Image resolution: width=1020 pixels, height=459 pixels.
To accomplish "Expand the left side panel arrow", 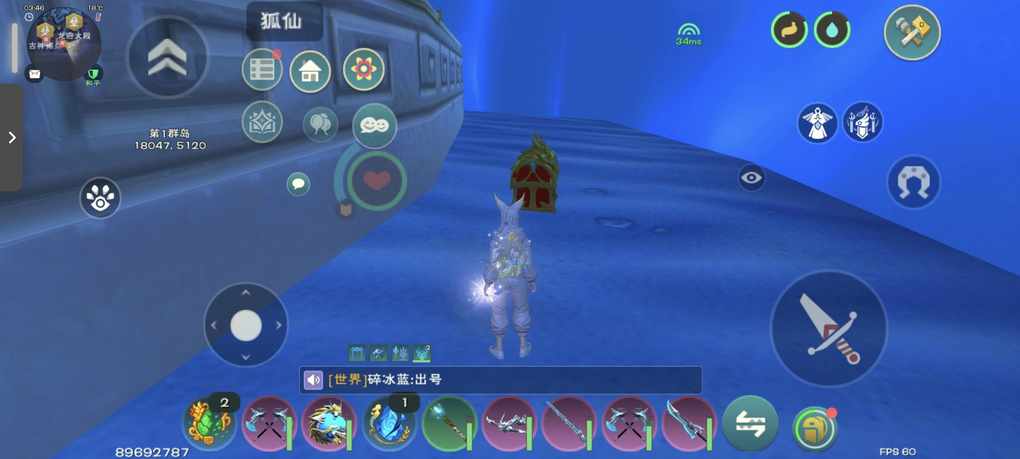I will click(x=11, y=137).
